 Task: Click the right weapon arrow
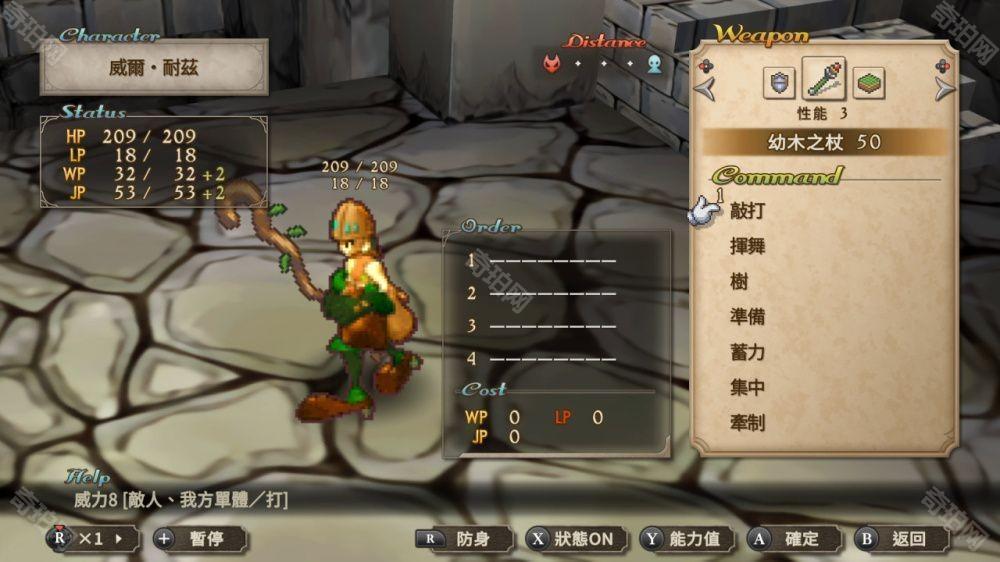pyautogui.click(x=944, y=88)
